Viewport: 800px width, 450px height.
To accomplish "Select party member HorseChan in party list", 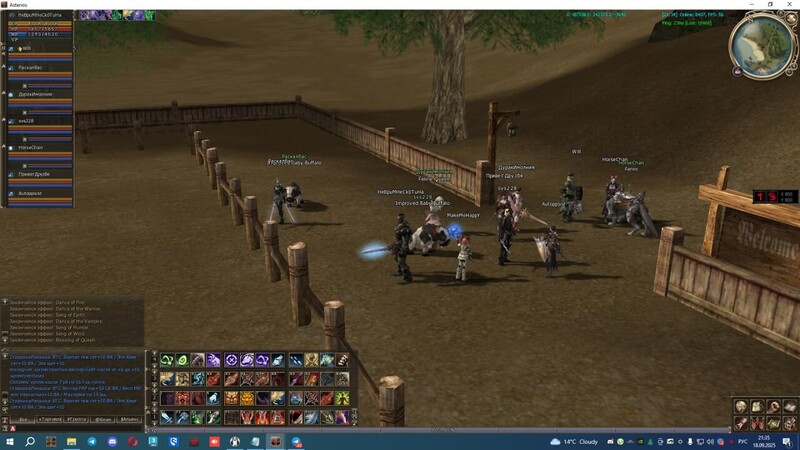I will (x=30, y=147).
